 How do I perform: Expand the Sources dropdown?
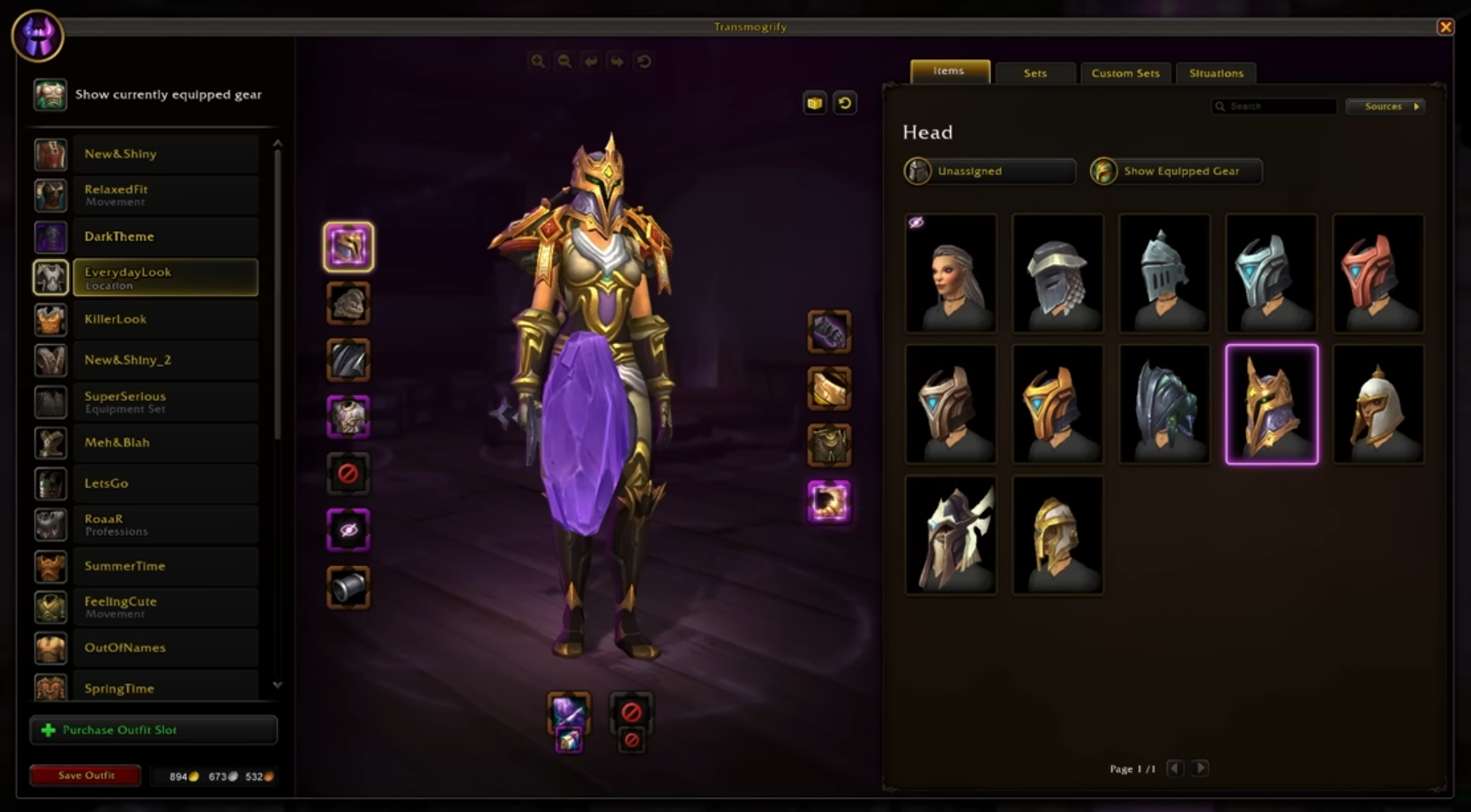[1384, 106]
